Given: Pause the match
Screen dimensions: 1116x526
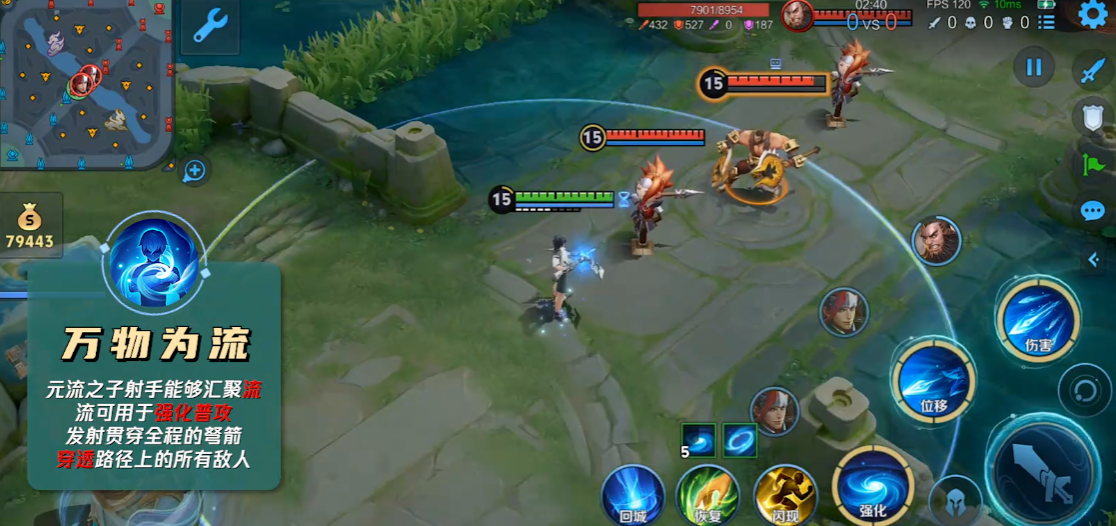Looking at the screenshot, I should pyautogui.click(x=1034, y=67).
